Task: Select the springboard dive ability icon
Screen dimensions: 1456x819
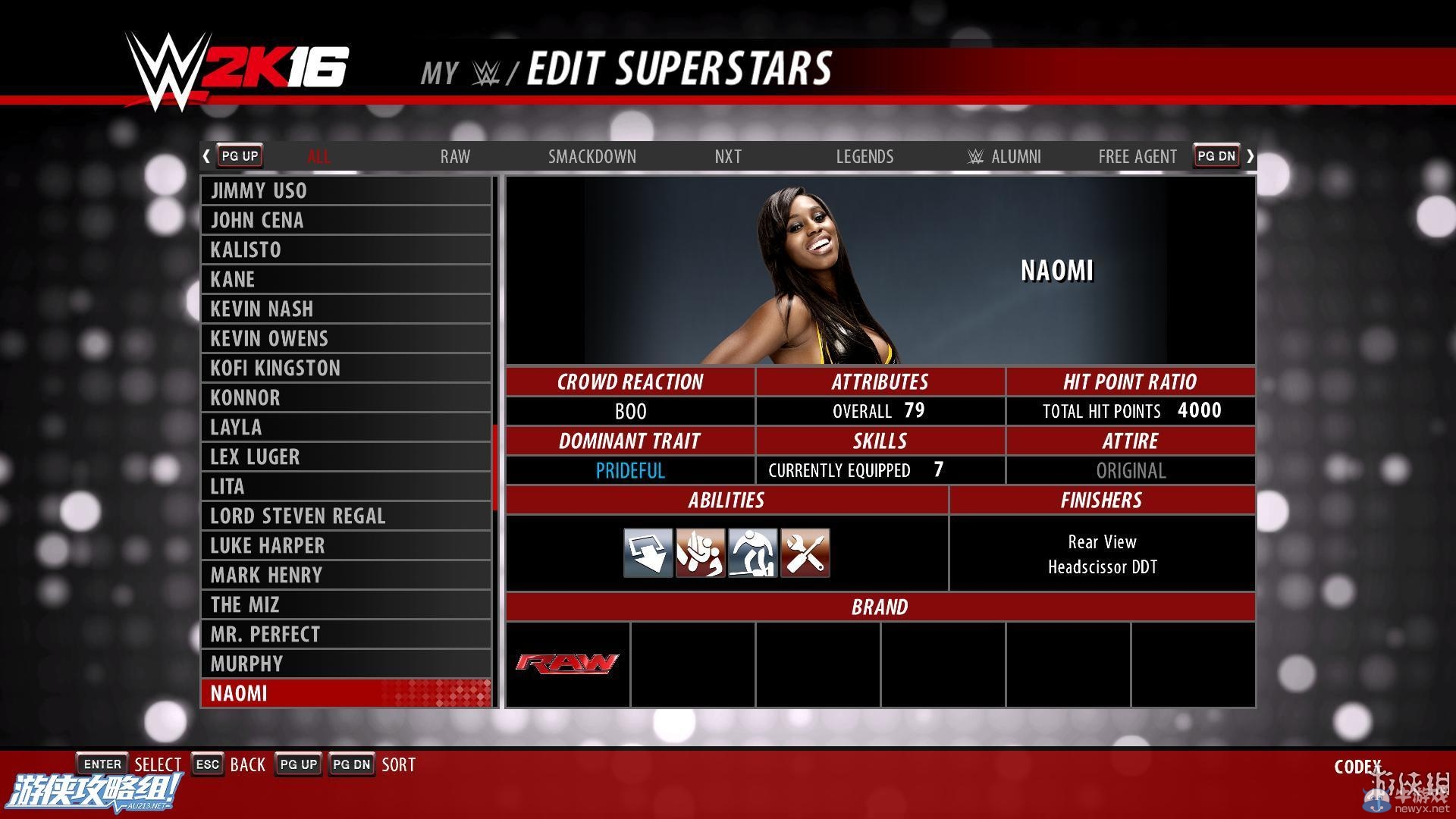Action: (x=648, y=553)
